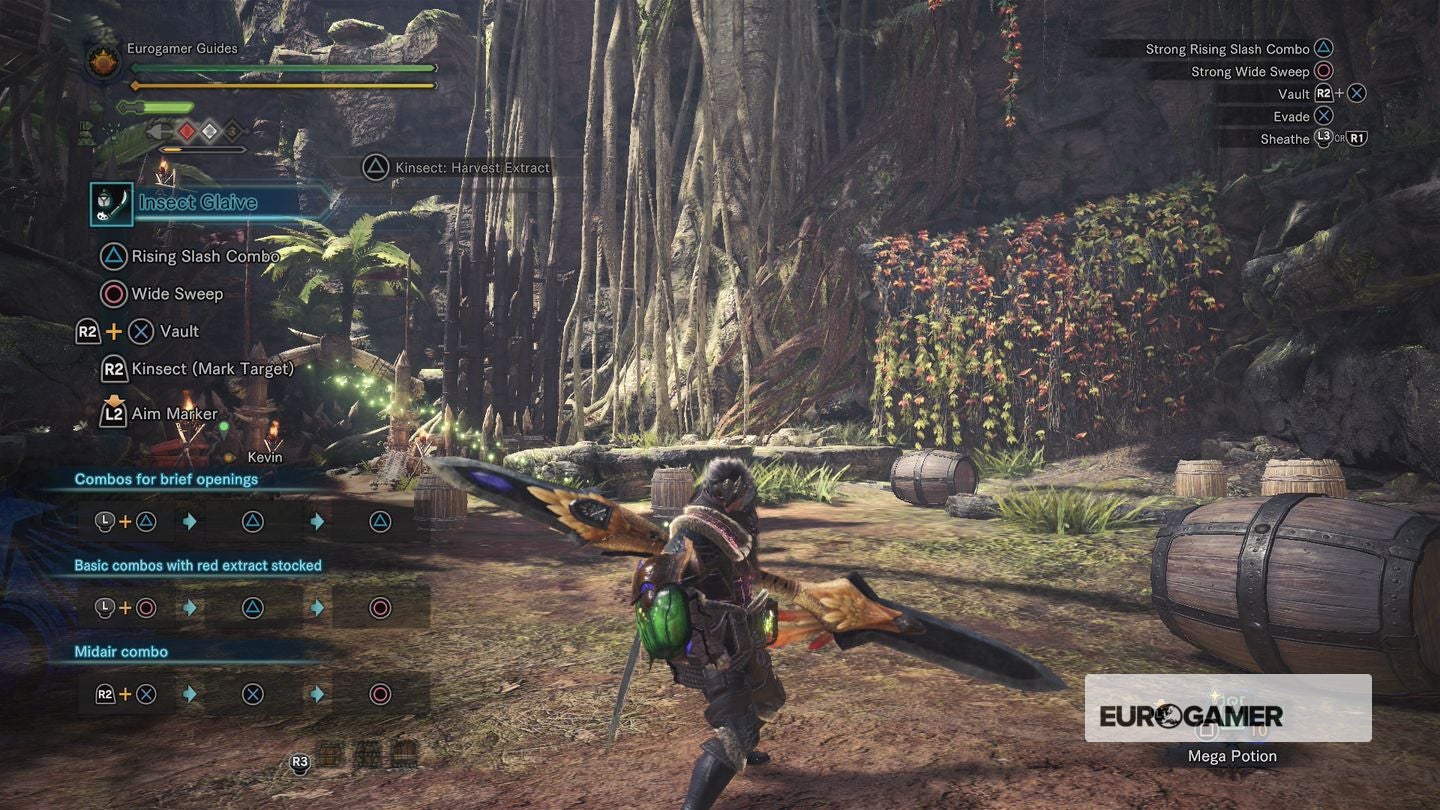Select the red extract diamond icon
Image resolution: width=1440 pixels, height=810 pixels.
pos(186,132)
